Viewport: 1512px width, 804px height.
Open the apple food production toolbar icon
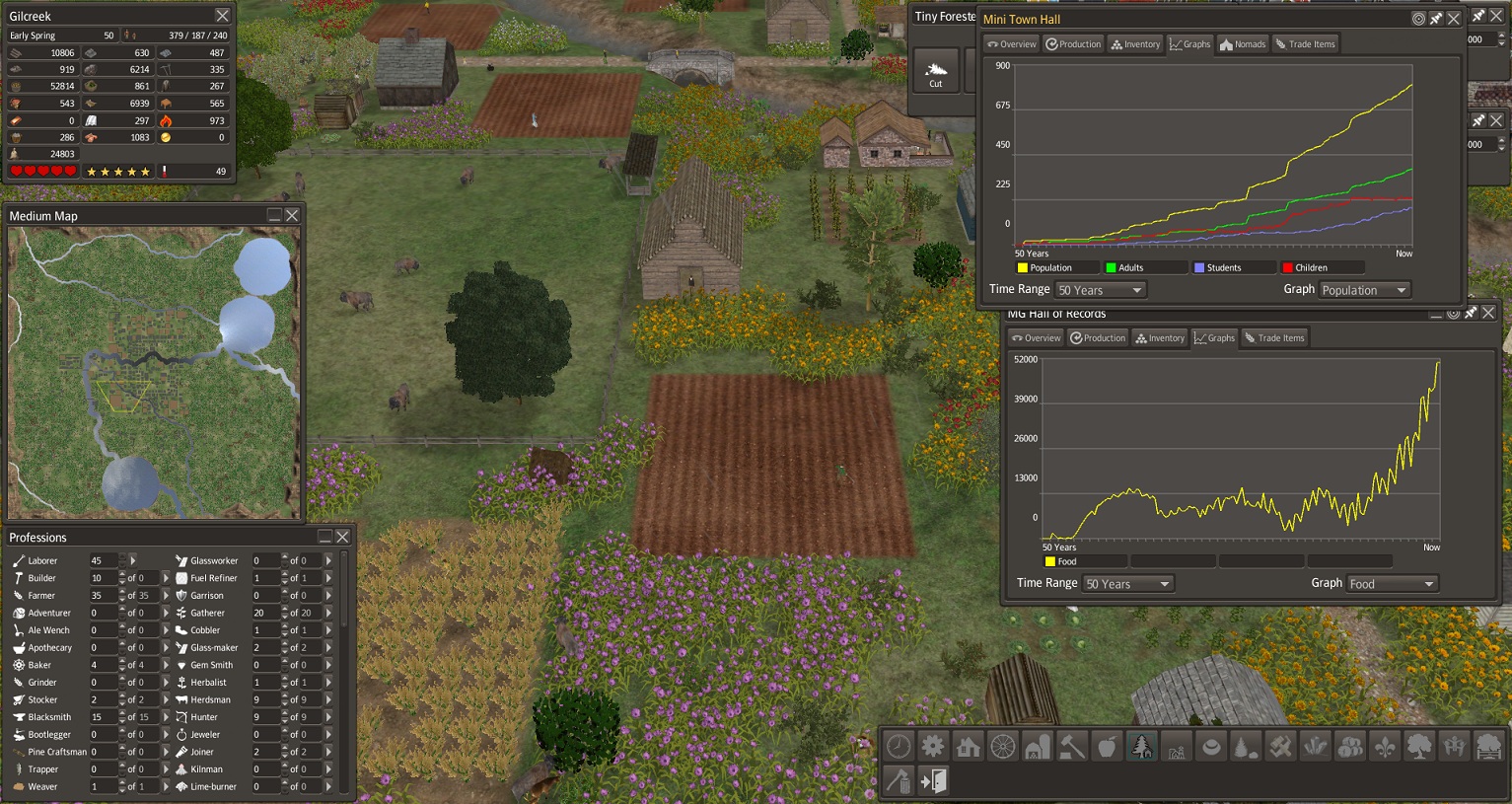coord(1107,747)
